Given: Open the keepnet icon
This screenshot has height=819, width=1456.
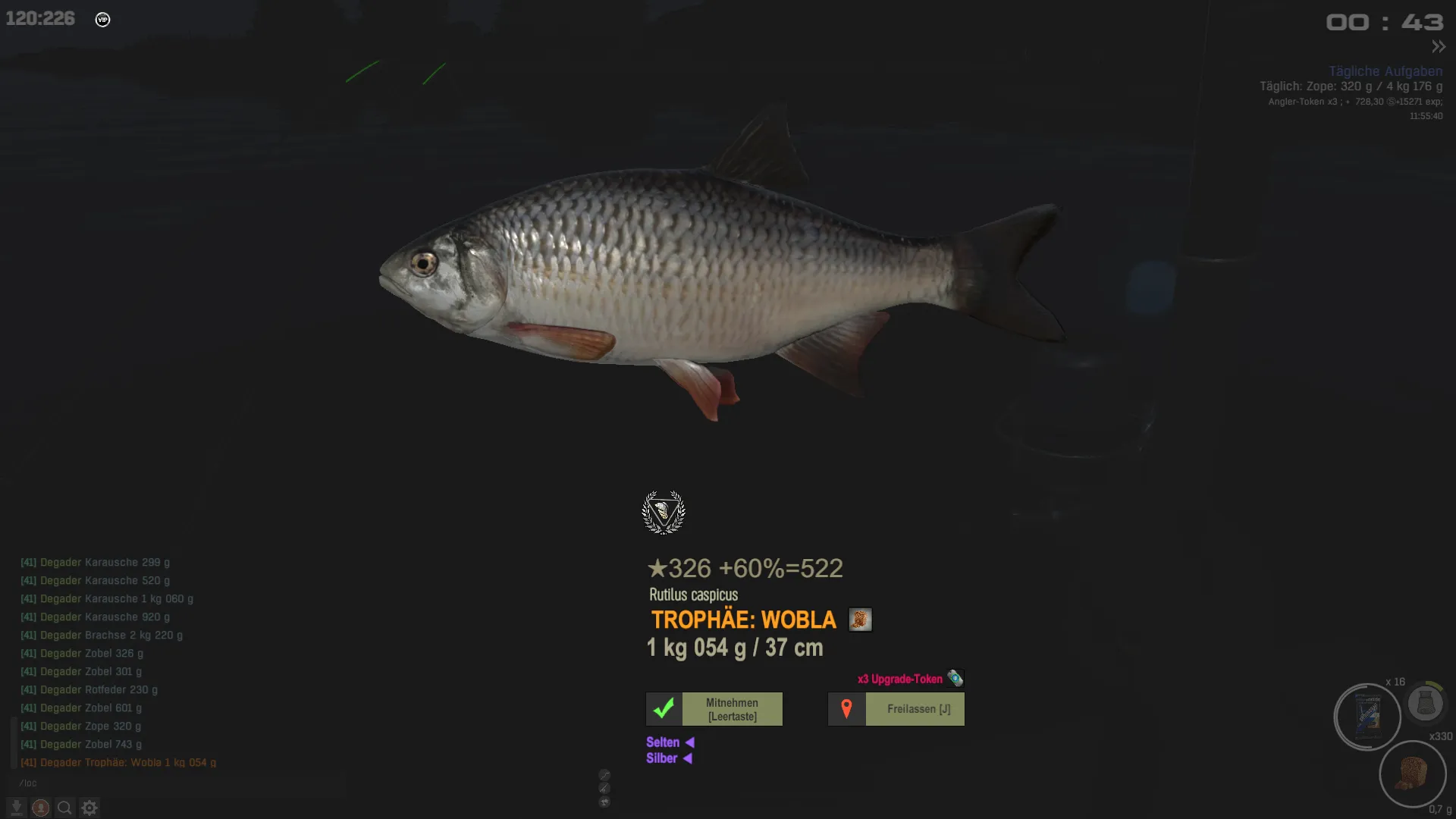Looking at the screenshot, I should point(1426,703).
